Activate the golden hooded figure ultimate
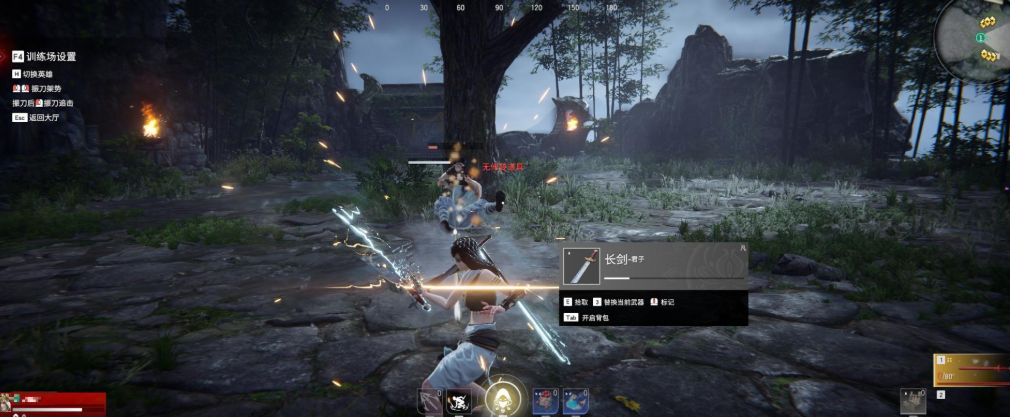This screenshot has height=417, width=1010. click(501, 398)
